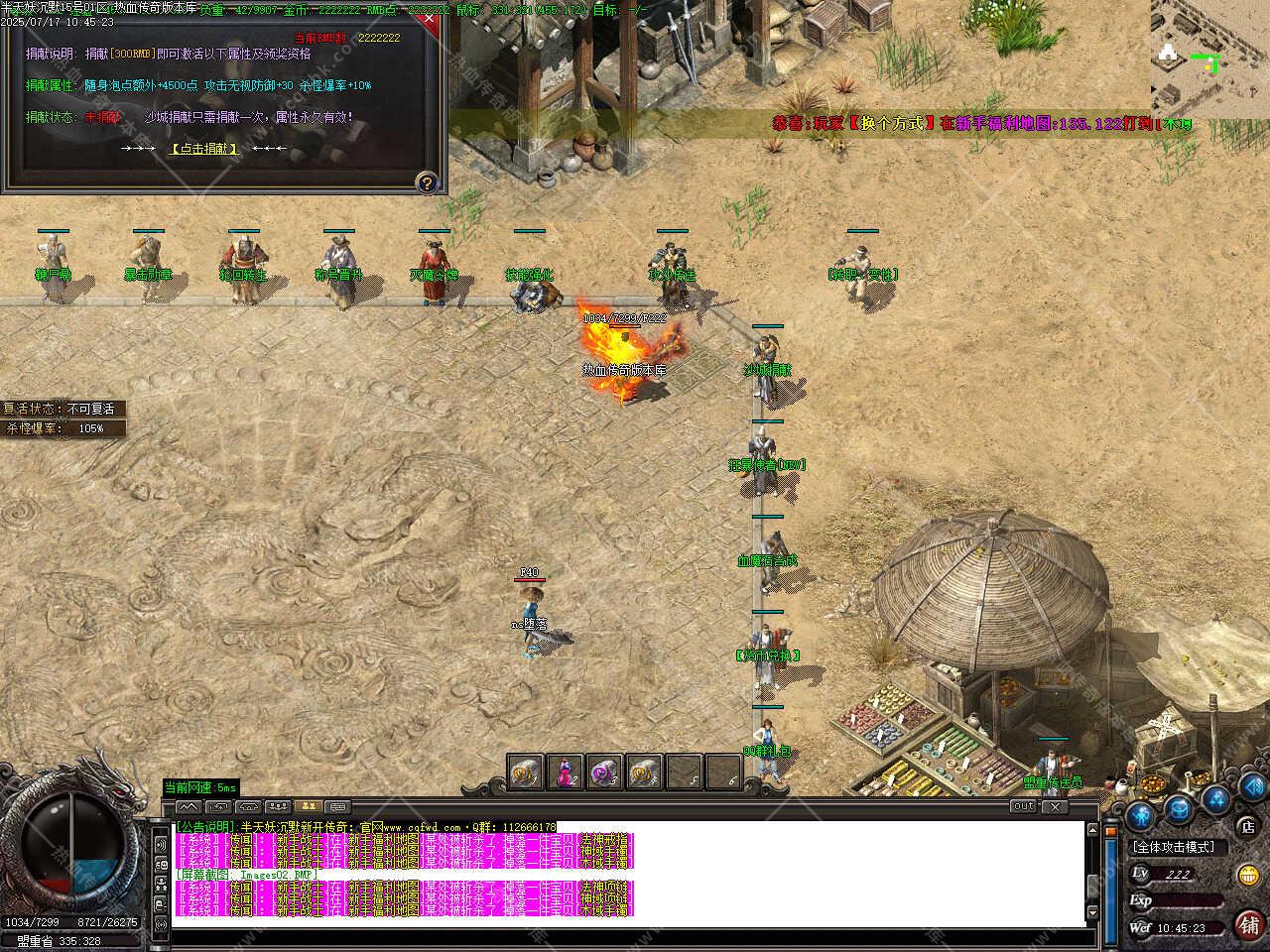Close the chat panel with X button

pos(1056,807)
